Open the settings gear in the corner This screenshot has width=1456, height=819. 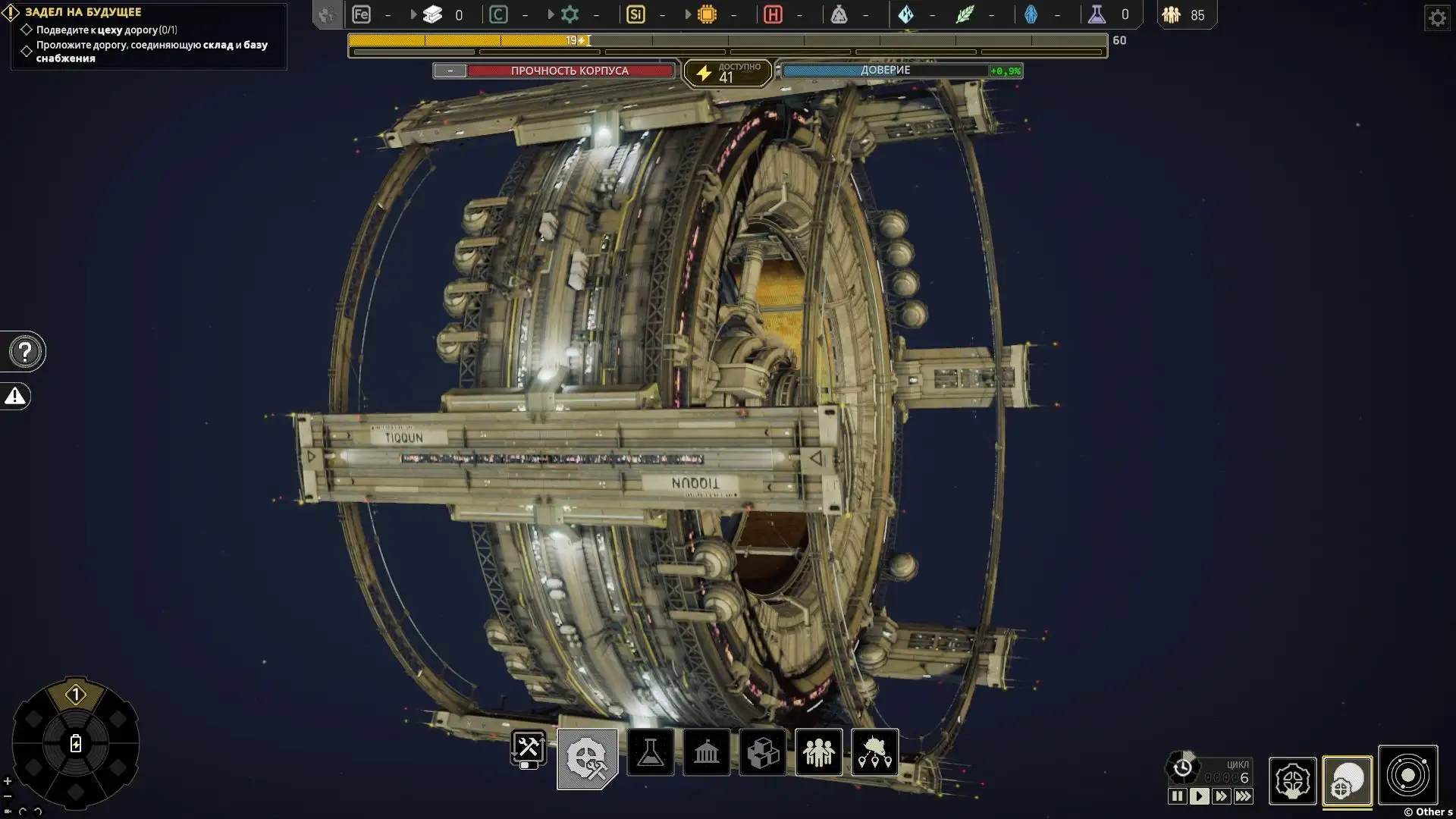coord(1437,17)
